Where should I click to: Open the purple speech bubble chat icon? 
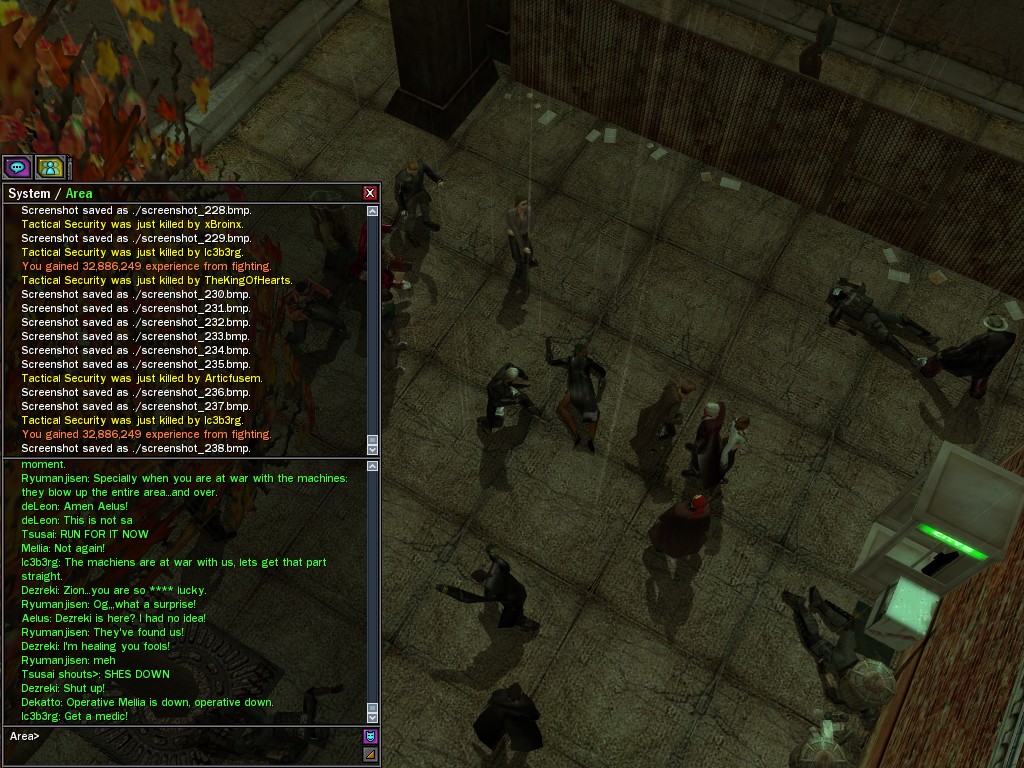(x=17, y=168)
